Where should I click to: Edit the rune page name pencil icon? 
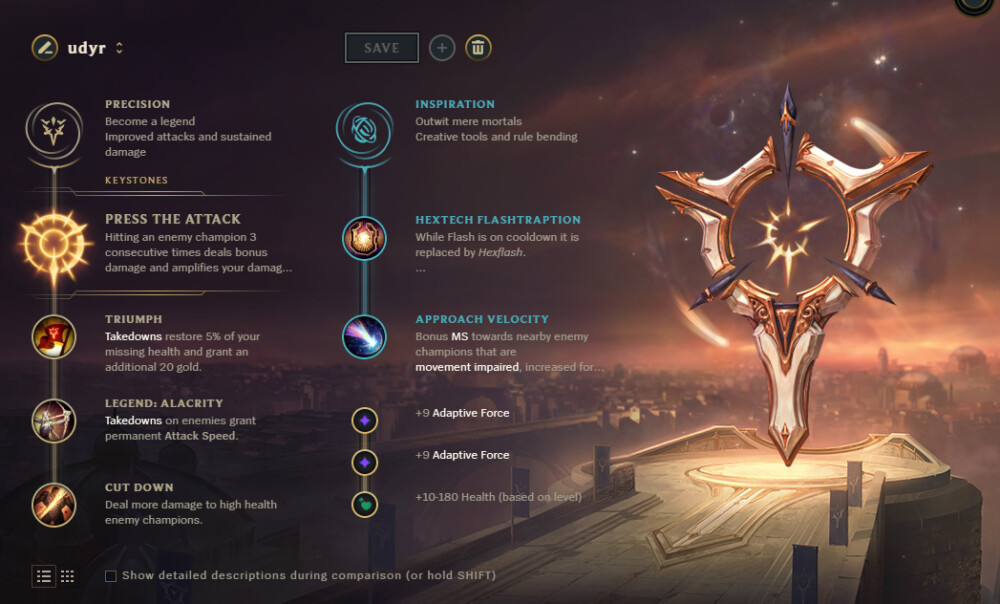44,47
